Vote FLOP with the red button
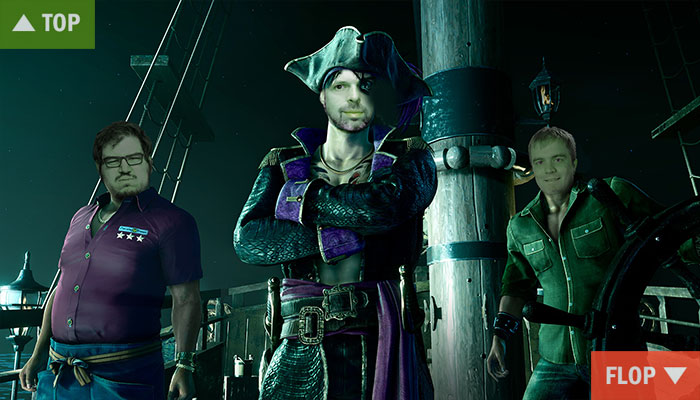Viewport: 700px width, 400px height. pyautogui.click(x=645, y=376)
